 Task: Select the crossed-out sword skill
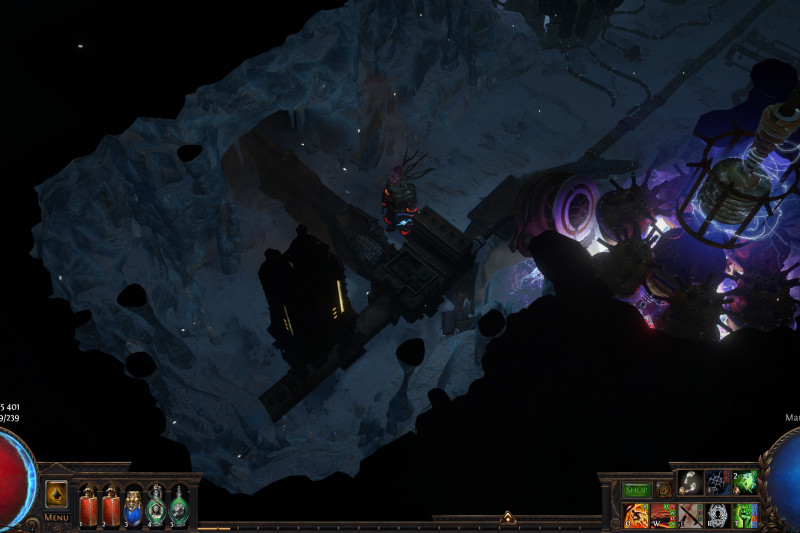(x=691, y=516)
